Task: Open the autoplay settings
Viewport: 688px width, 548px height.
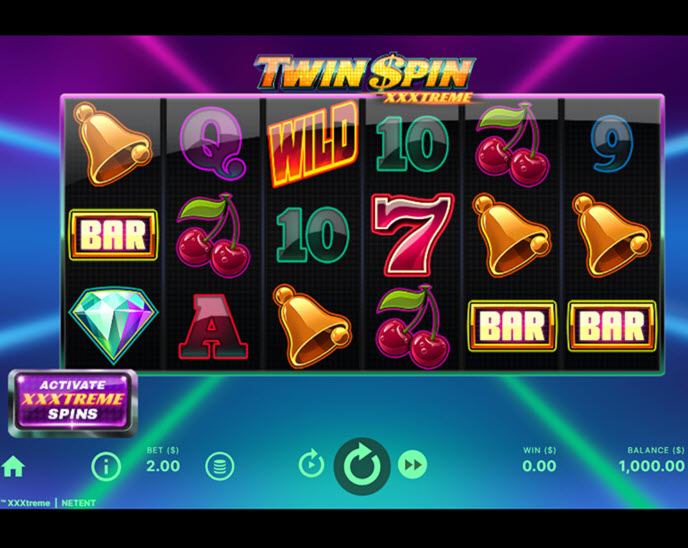Action: (311, 464)
